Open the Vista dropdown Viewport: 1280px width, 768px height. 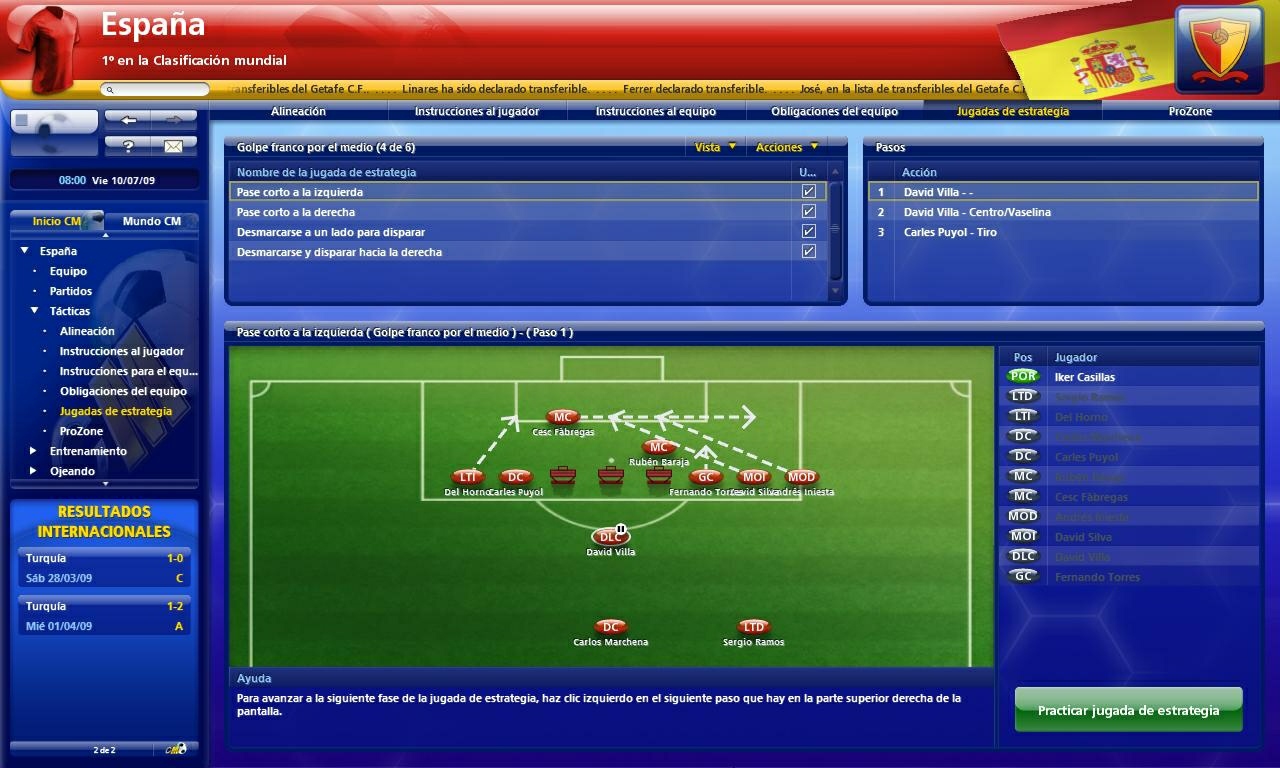[716, 146]
